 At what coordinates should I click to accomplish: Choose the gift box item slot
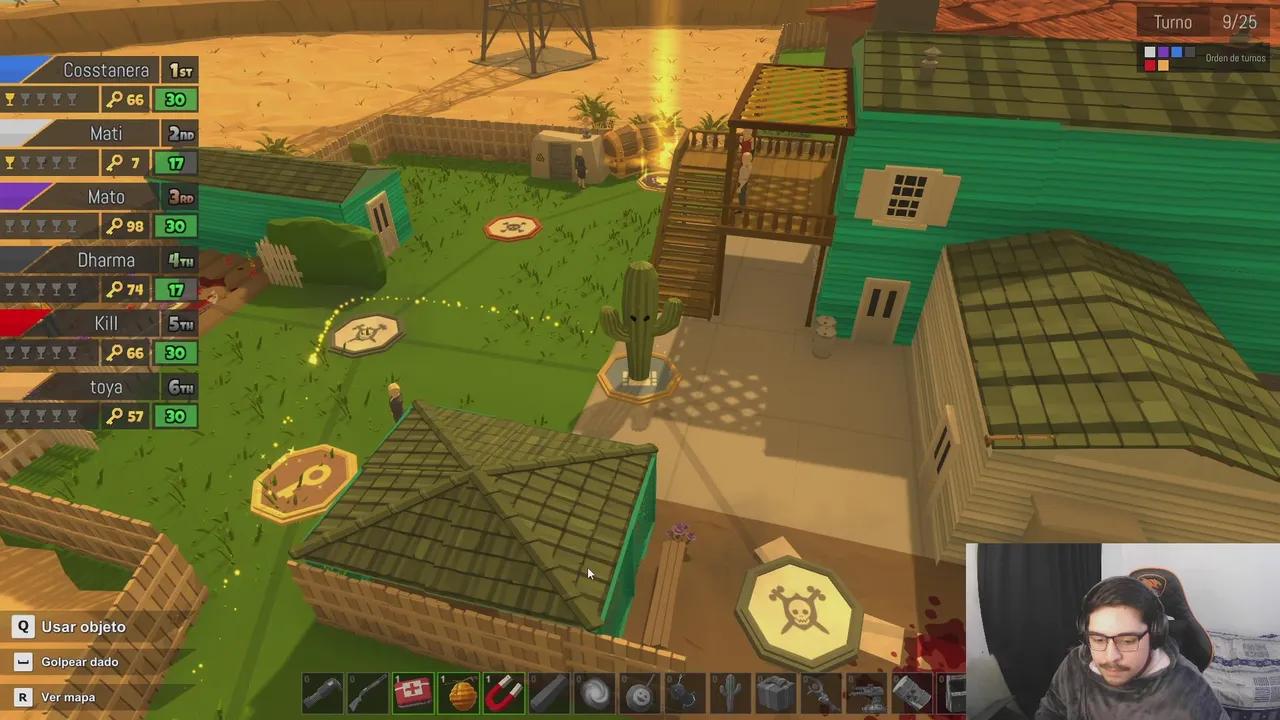coord(775,692)
